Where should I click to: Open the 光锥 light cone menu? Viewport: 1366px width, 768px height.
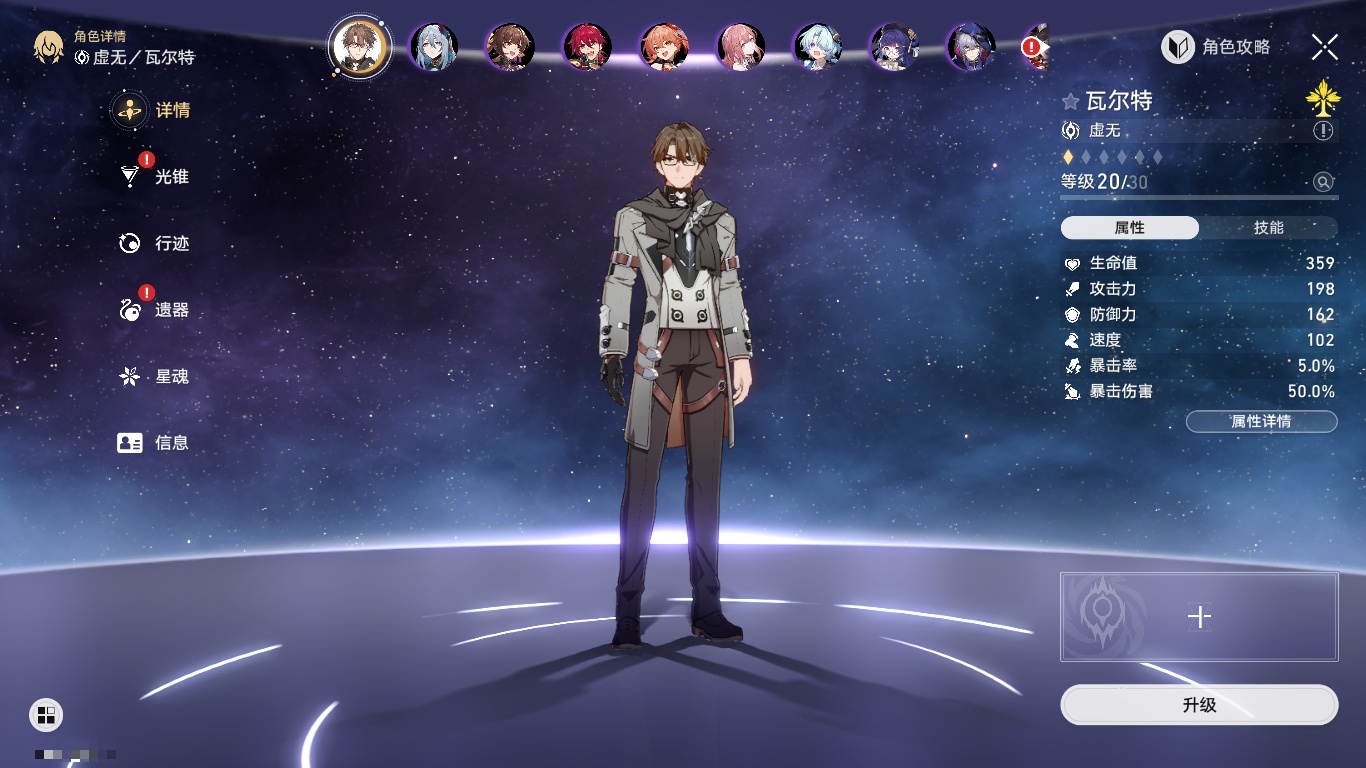pos(154,177)
